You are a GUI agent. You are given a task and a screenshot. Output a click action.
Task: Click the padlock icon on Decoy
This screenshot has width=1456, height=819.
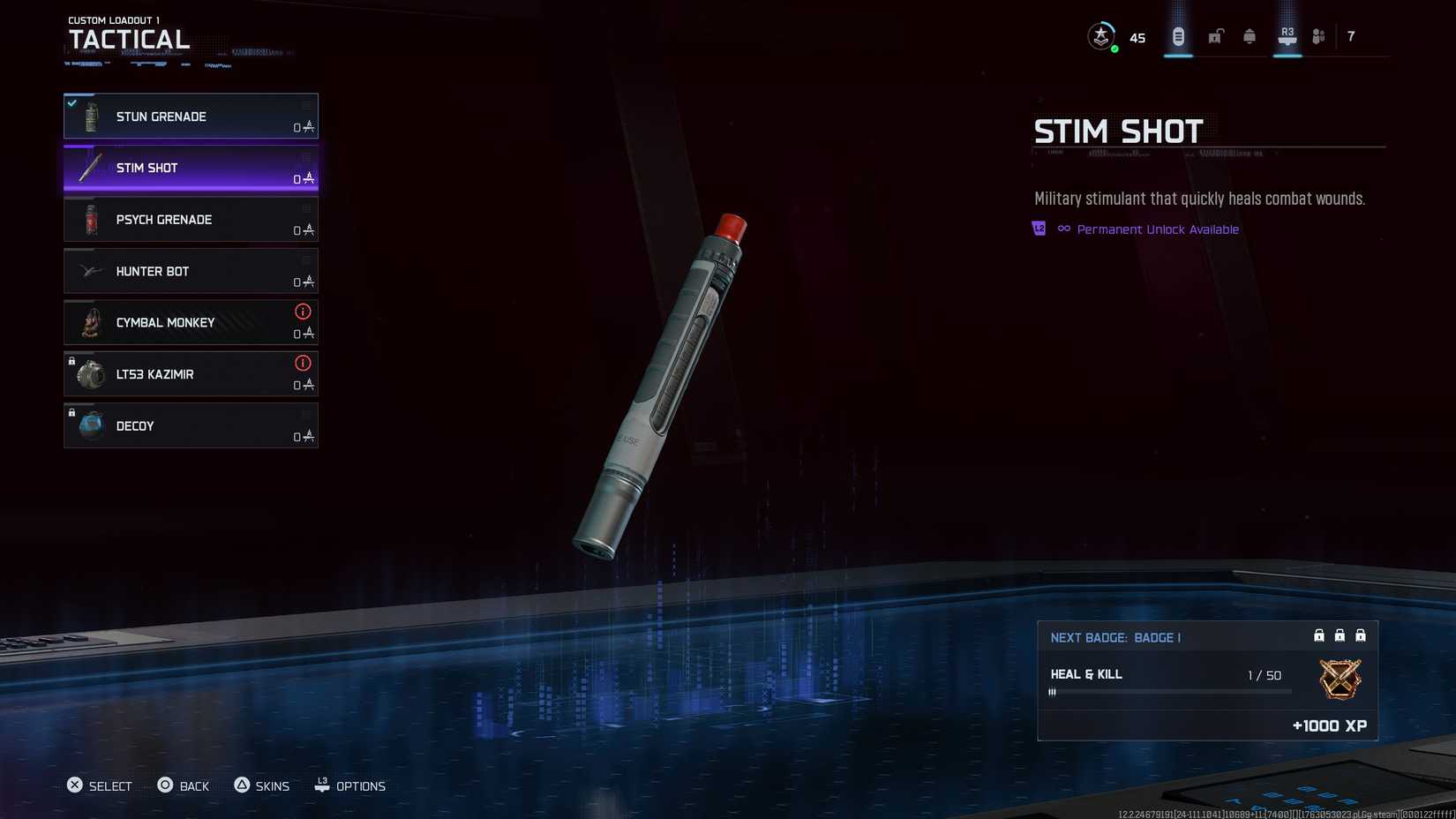71,413
